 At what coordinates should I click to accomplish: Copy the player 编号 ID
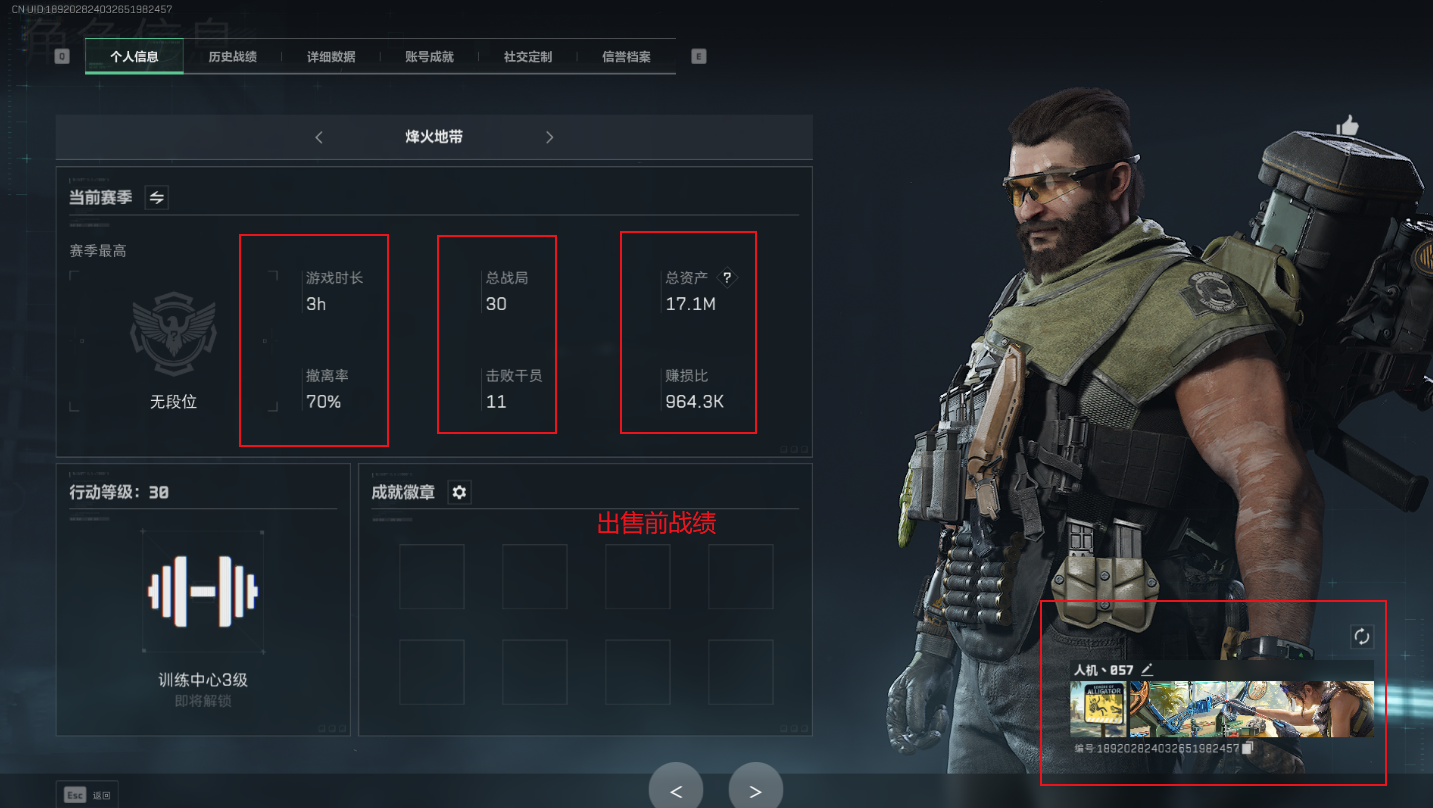point(1247,748)
